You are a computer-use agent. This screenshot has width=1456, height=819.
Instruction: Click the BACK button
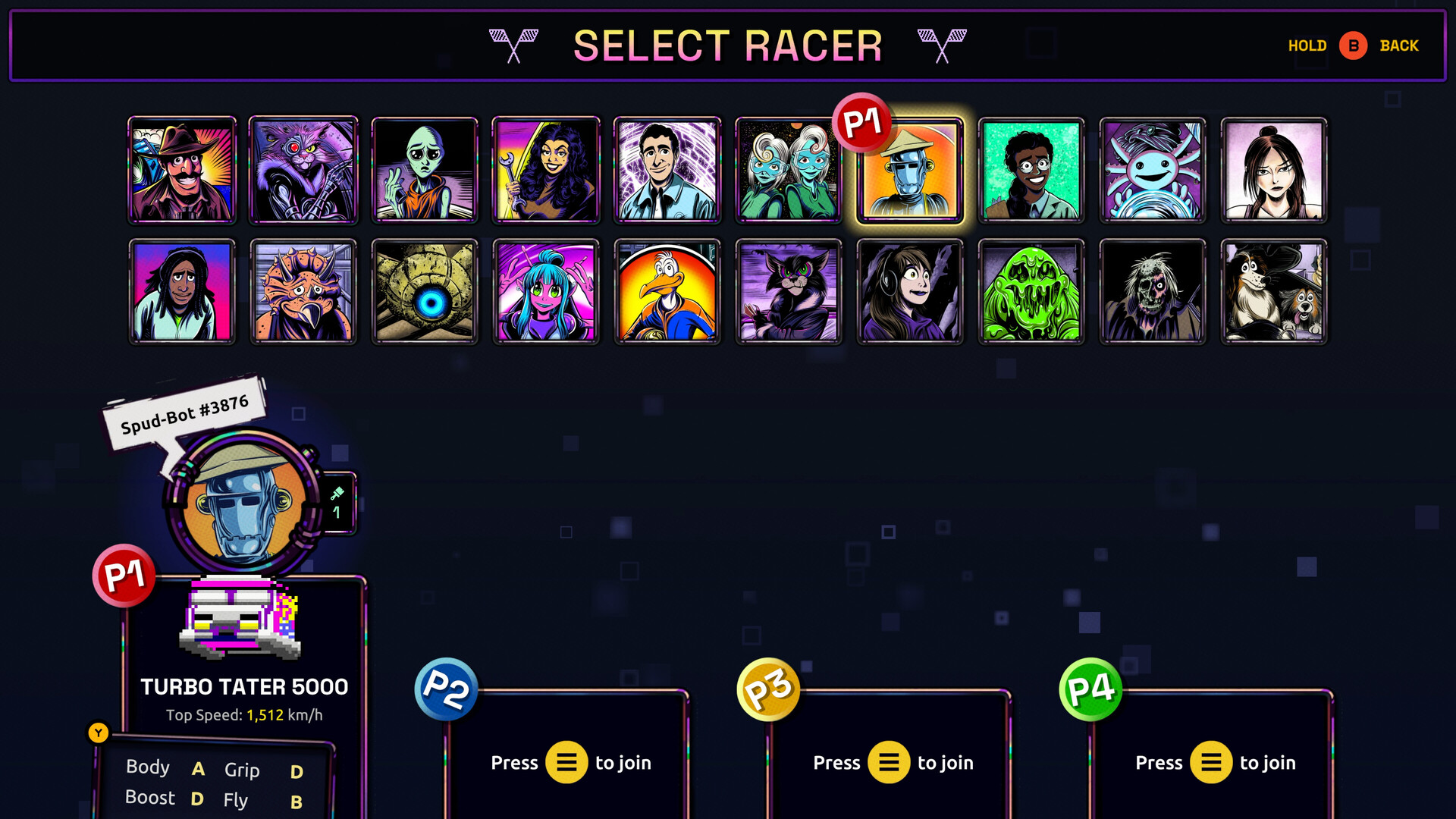point(1398,45)
